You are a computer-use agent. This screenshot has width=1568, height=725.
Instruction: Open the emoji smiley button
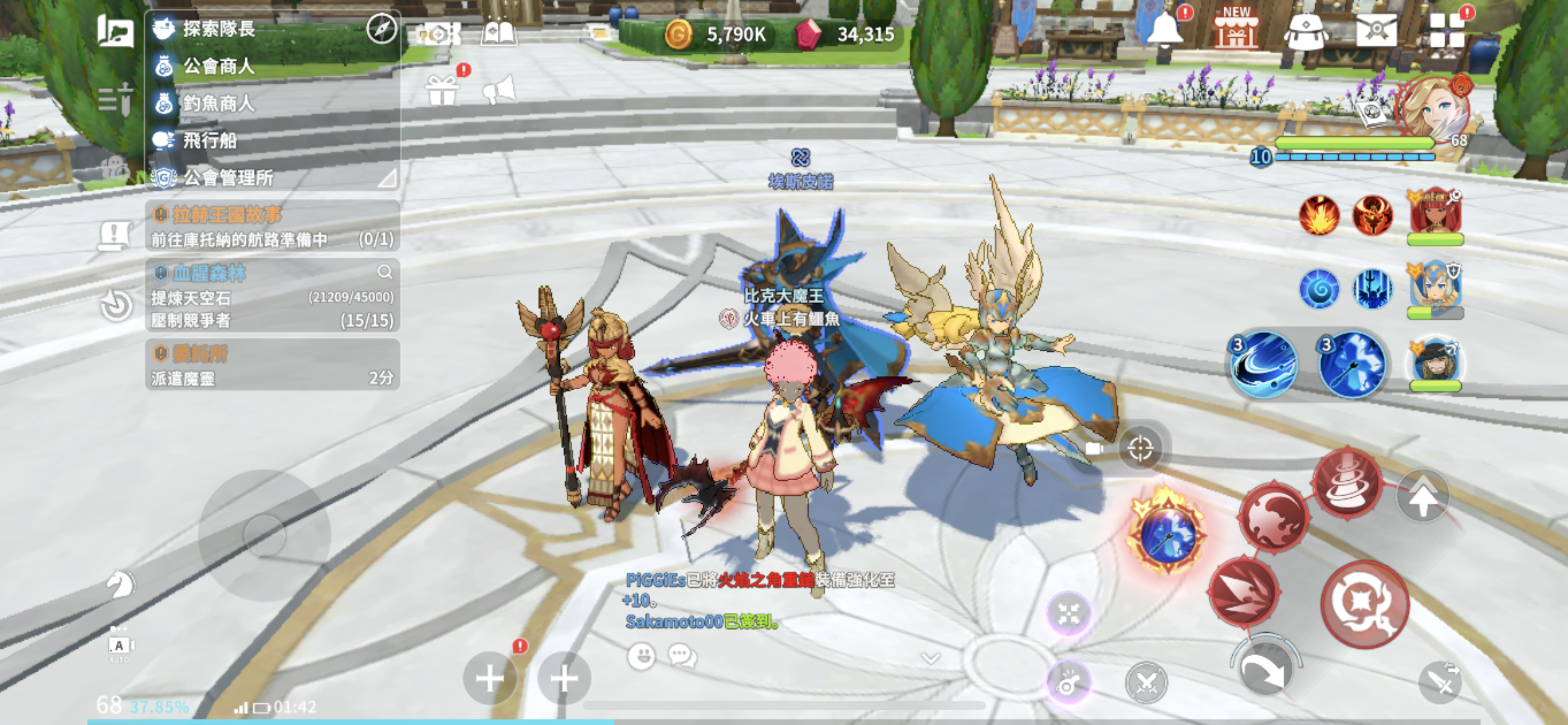pyautogui.click(x=642, y=656)
